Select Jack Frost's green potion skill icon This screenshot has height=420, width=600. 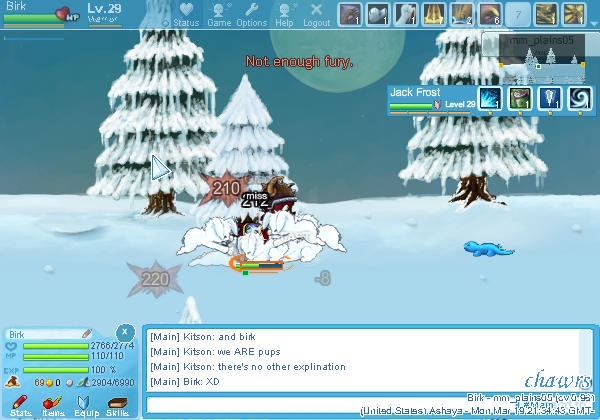click(520, 98)
